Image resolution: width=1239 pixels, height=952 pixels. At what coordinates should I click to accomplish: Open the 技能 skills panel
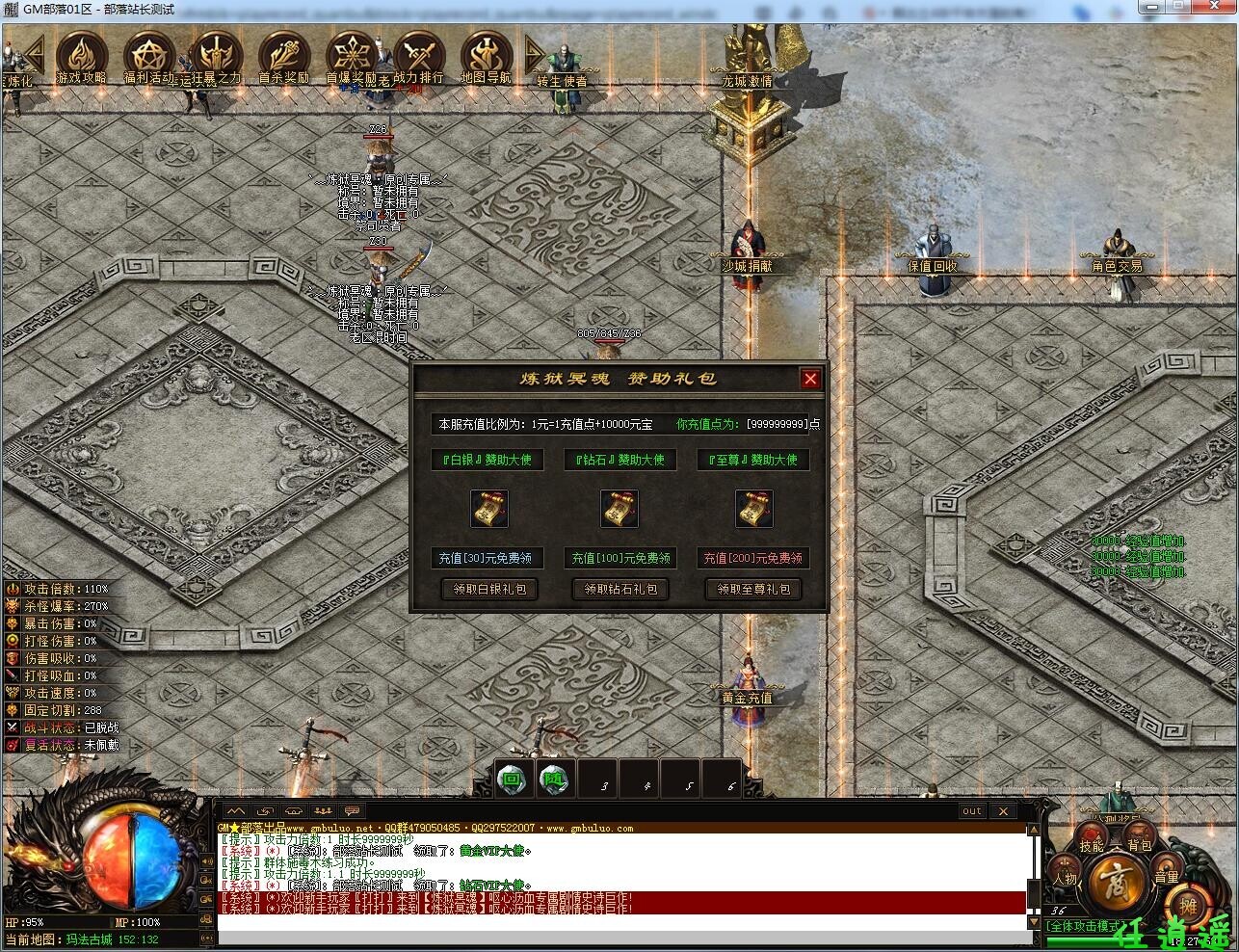coord(1092,844)
